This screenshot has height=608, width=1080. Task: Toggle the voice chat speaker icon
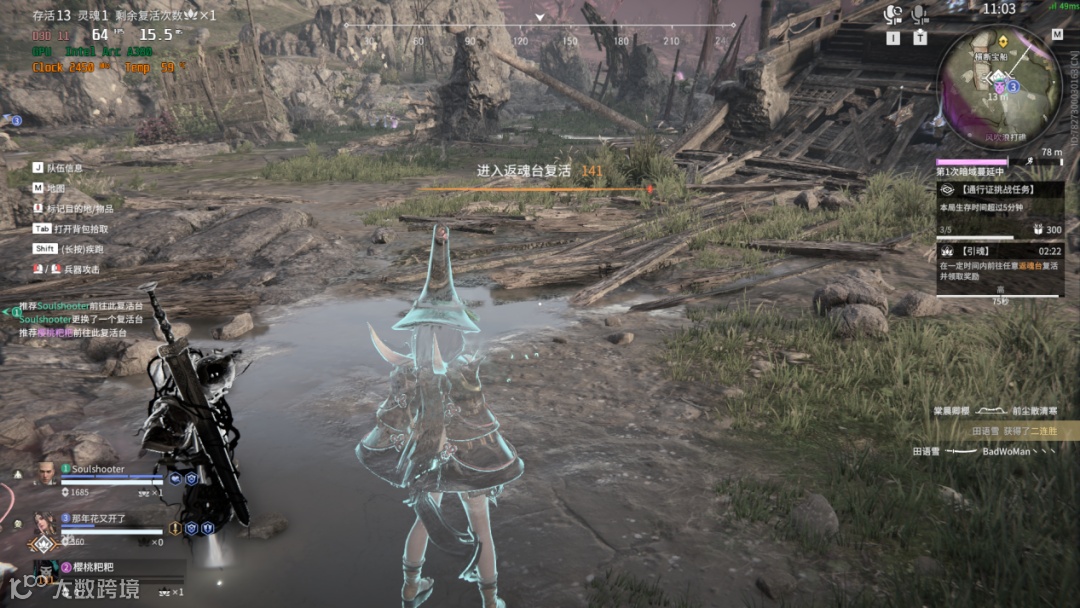pyautogui.click(x=893, y=14)
